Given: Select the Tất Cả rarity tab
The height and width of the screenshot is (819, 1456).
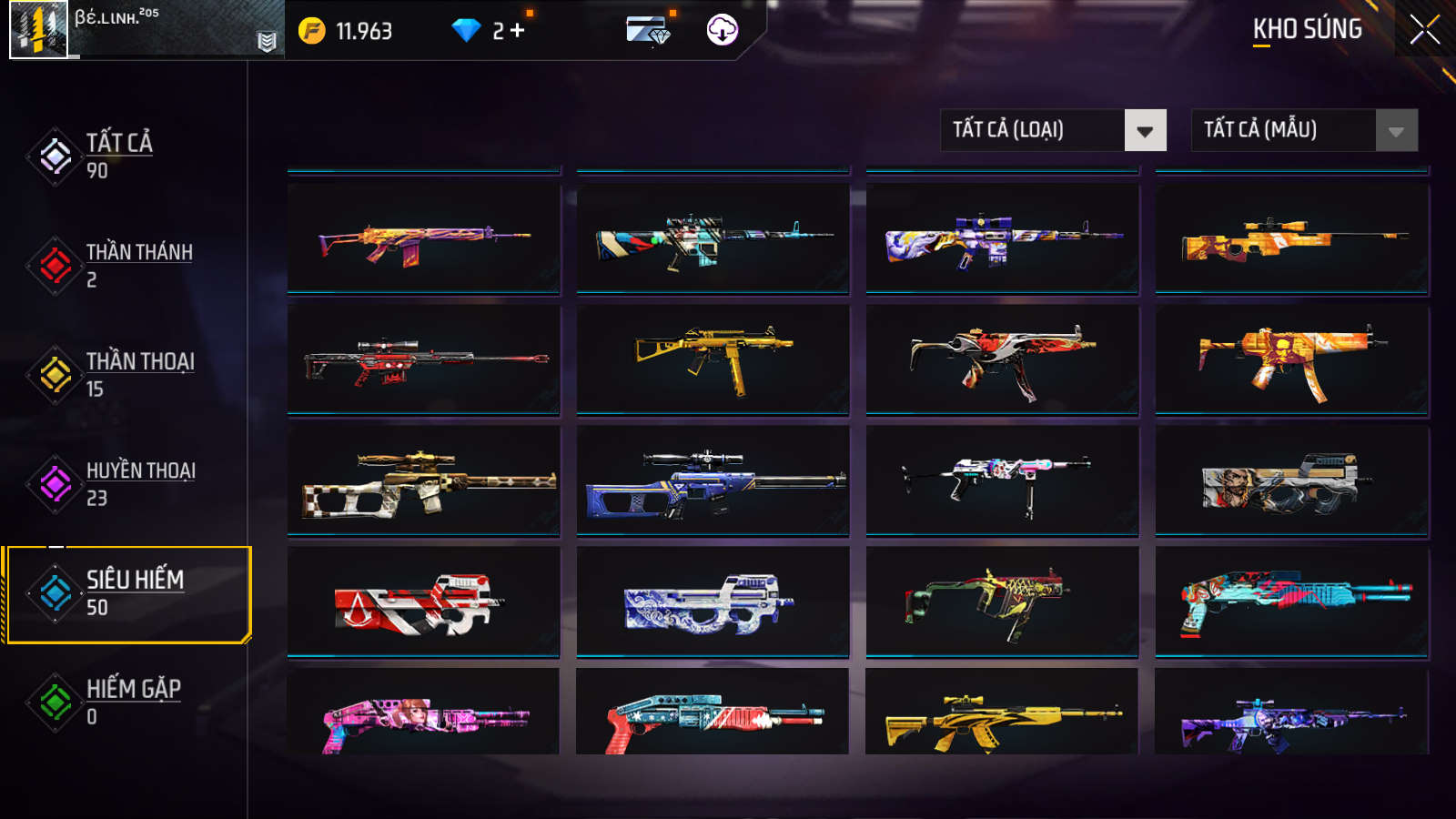Looking at the screenshot, I should (x=118, y=156).
